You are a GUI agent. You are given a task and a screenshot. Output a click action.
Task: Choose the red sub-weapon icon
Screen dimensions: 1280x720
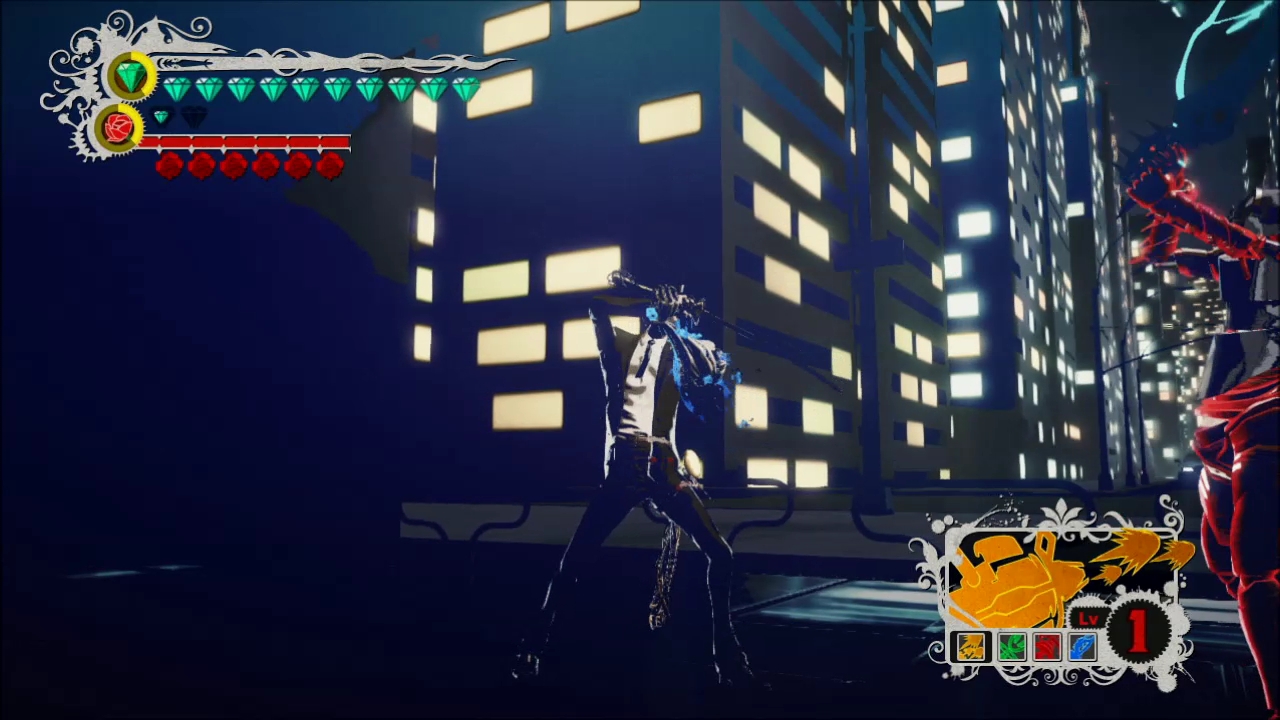(1047, 647)
